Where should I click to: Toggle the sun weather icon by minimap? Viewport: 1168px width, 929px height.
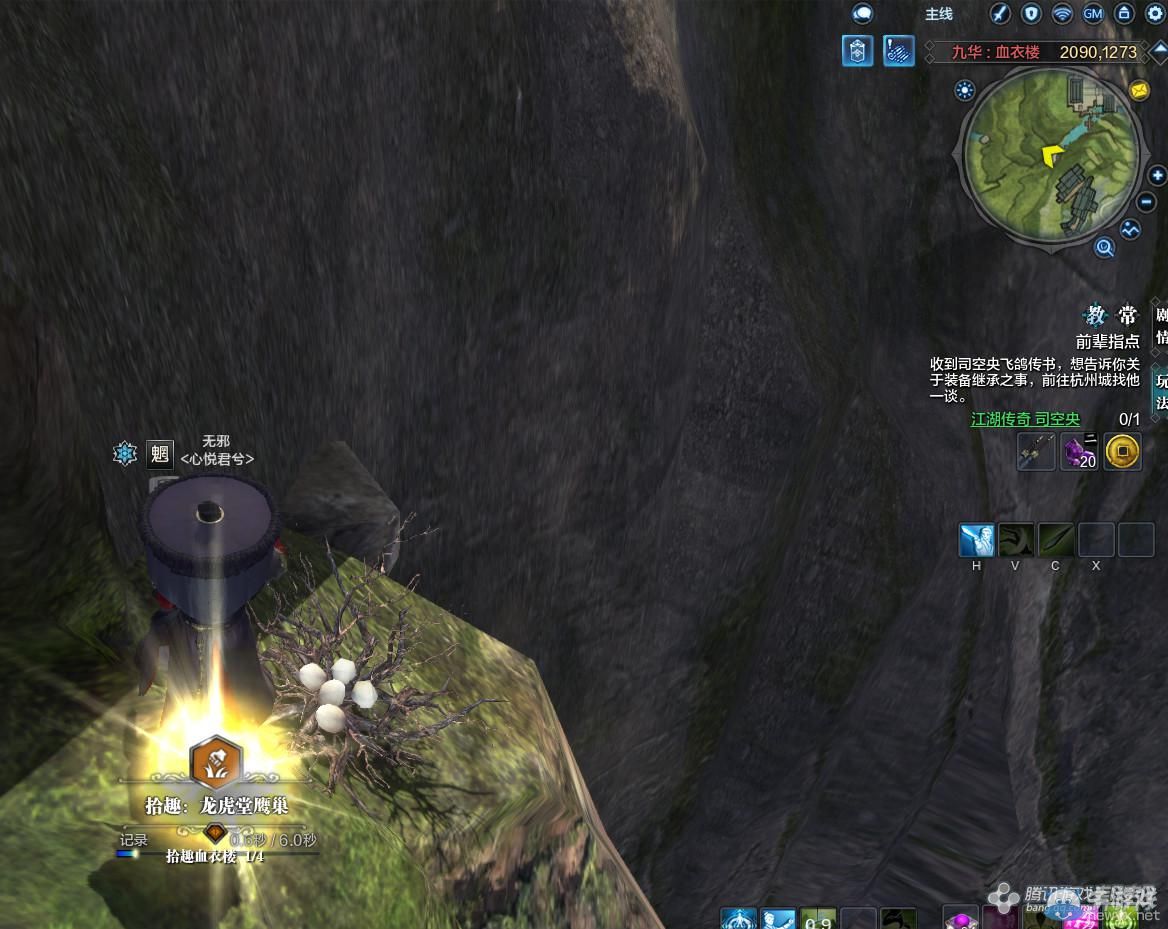(x=965, y=91)
